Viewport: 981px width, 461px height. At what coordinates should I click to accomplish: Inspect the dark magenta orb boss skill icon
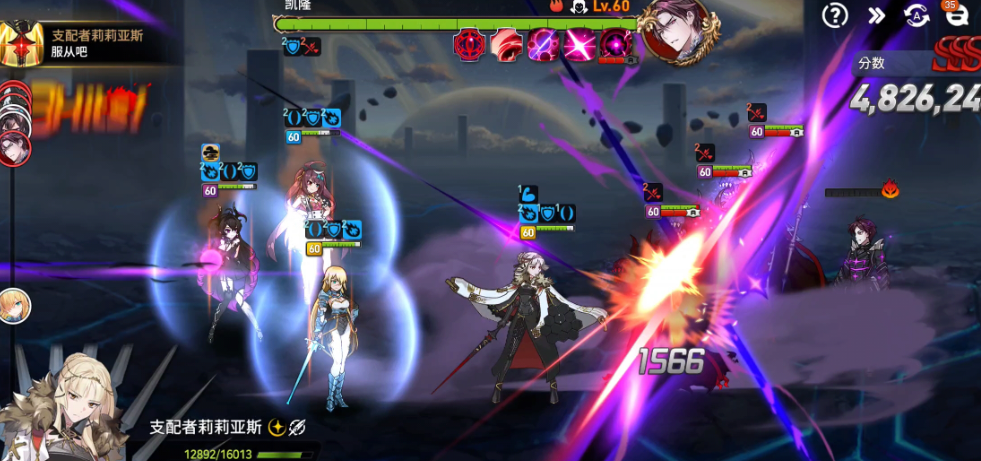click(x=616, y=45)
